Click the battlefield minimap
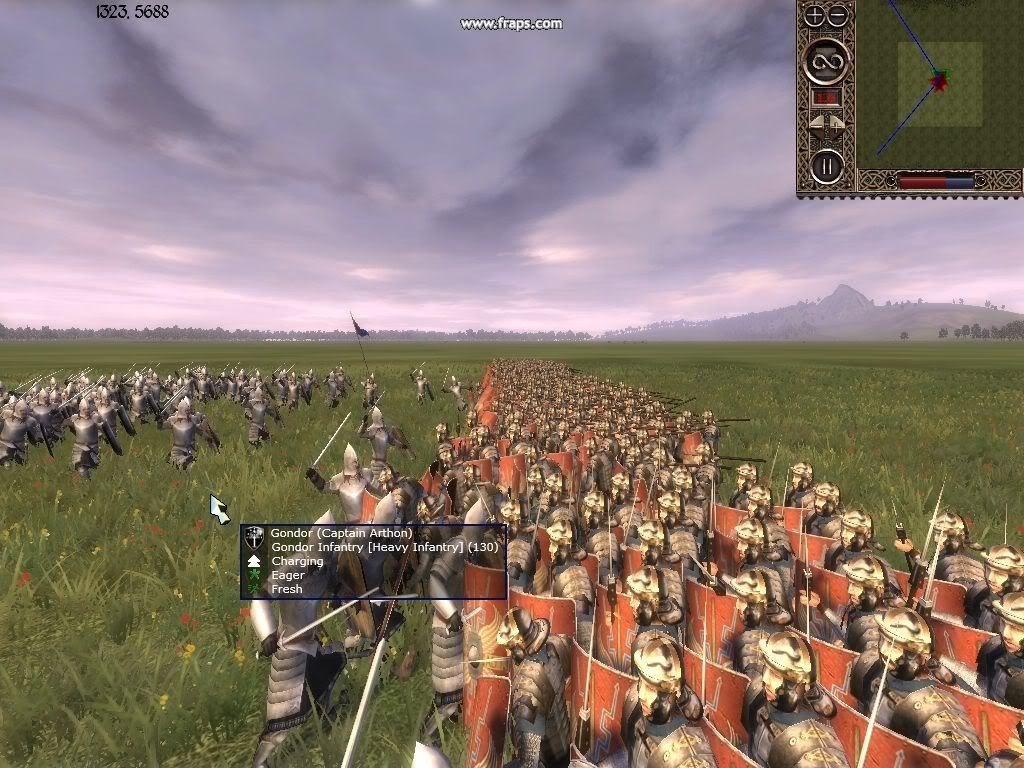The height and width of the screenshot is (768, 1024). click(939, 84)
